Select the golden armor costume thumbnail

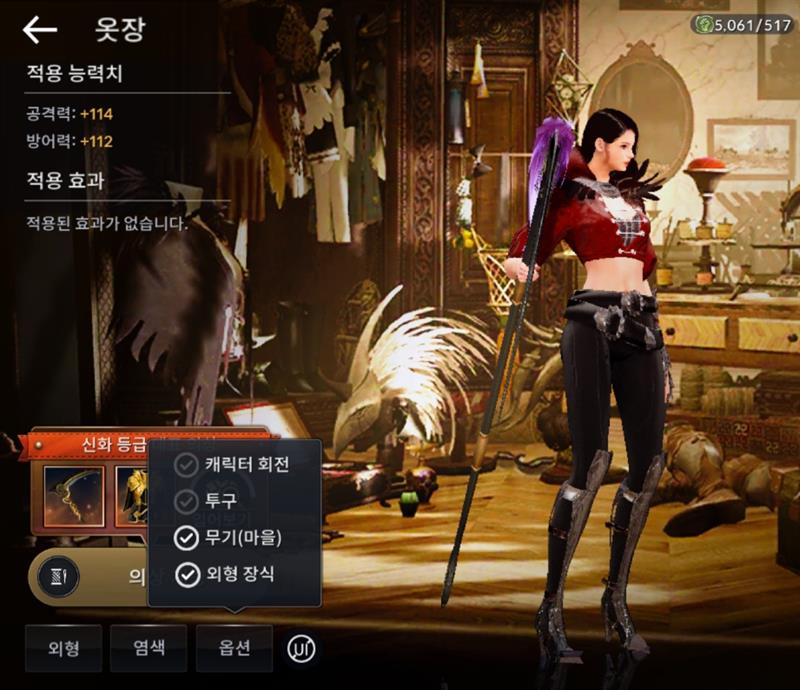click(133, 493)
